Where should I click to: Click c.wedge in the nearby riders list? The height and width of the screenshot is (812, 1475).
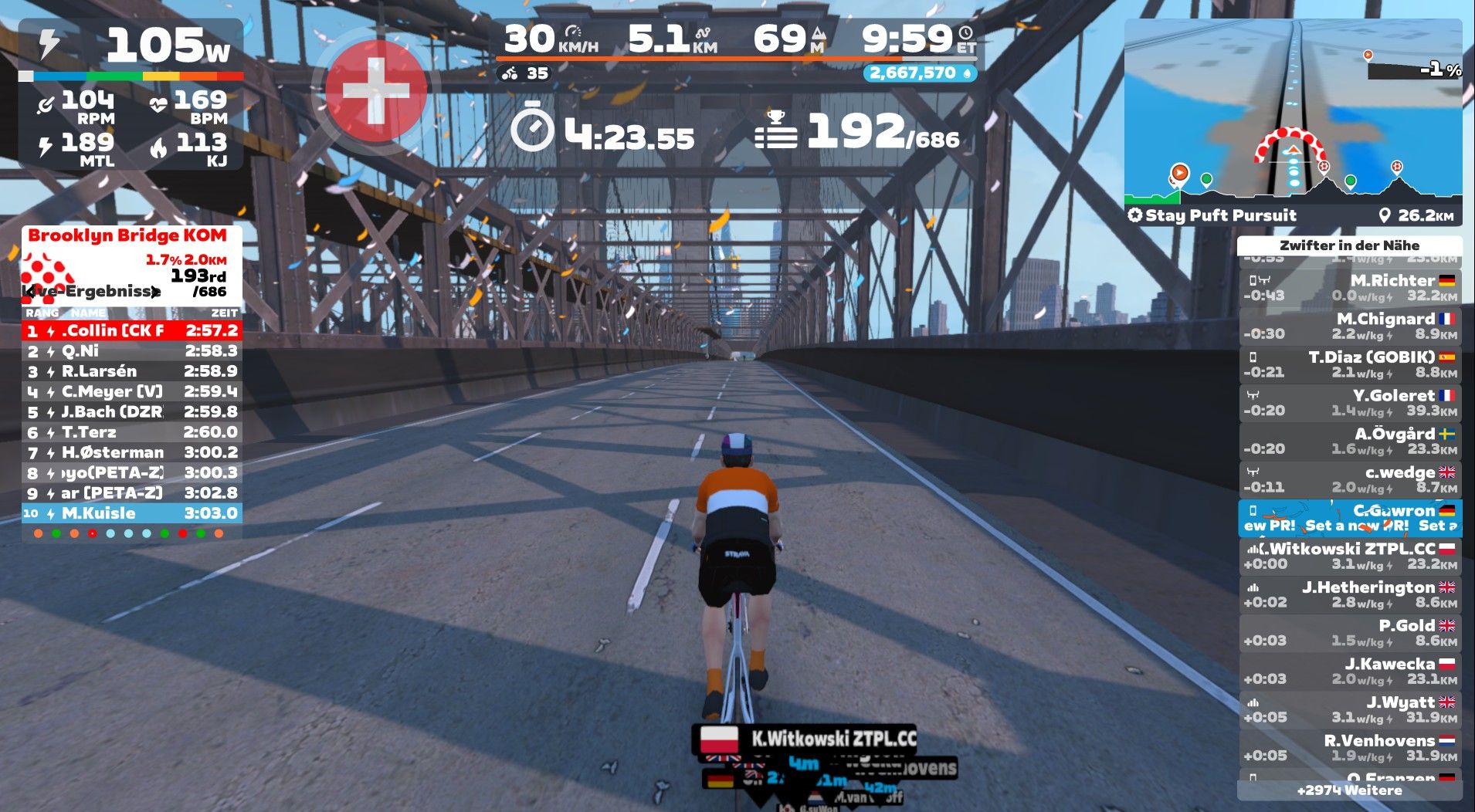[1349, 479]
